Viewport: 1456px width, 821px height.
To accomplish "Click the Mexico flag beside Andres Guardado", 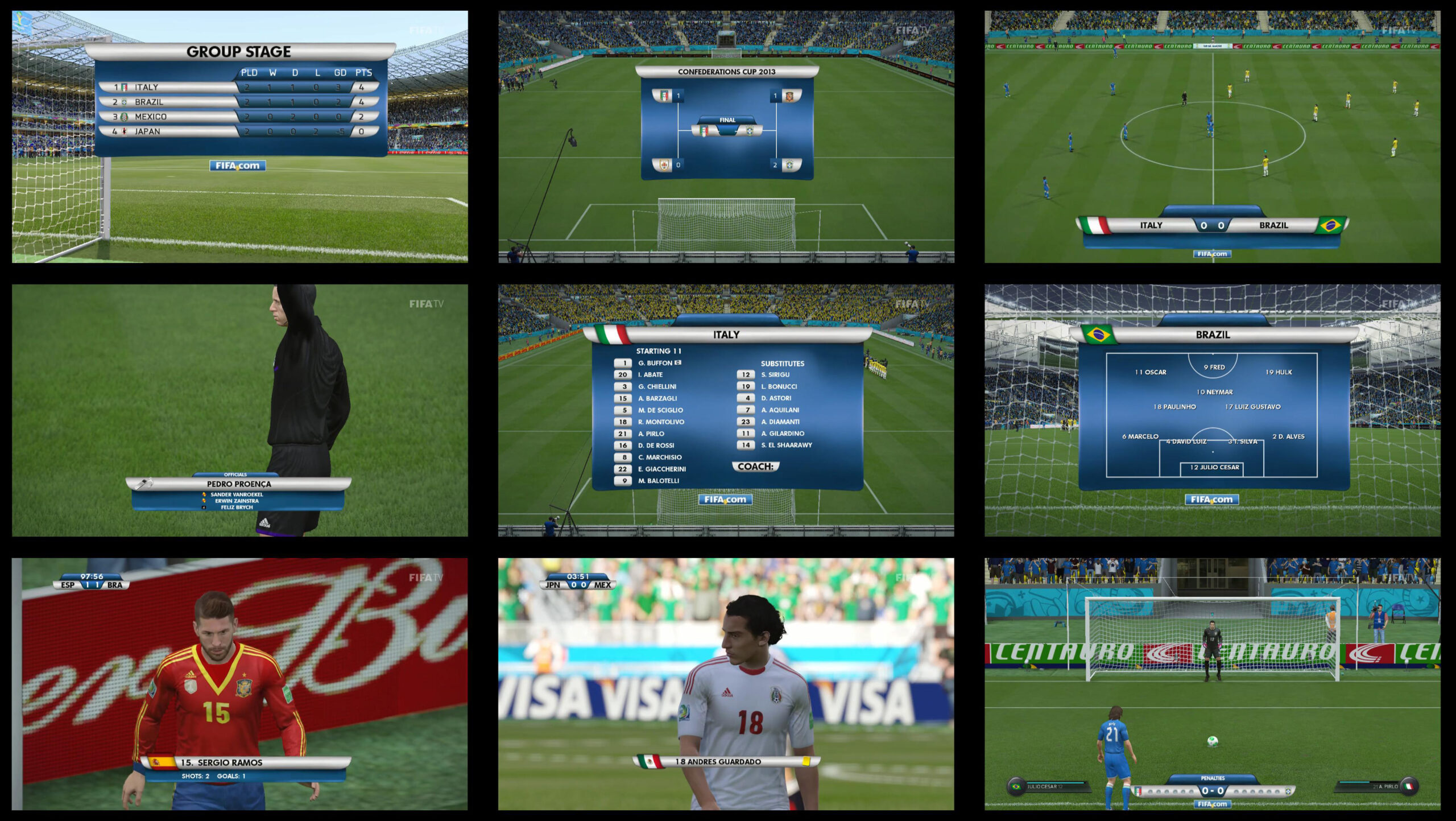I will click(649, 763).
